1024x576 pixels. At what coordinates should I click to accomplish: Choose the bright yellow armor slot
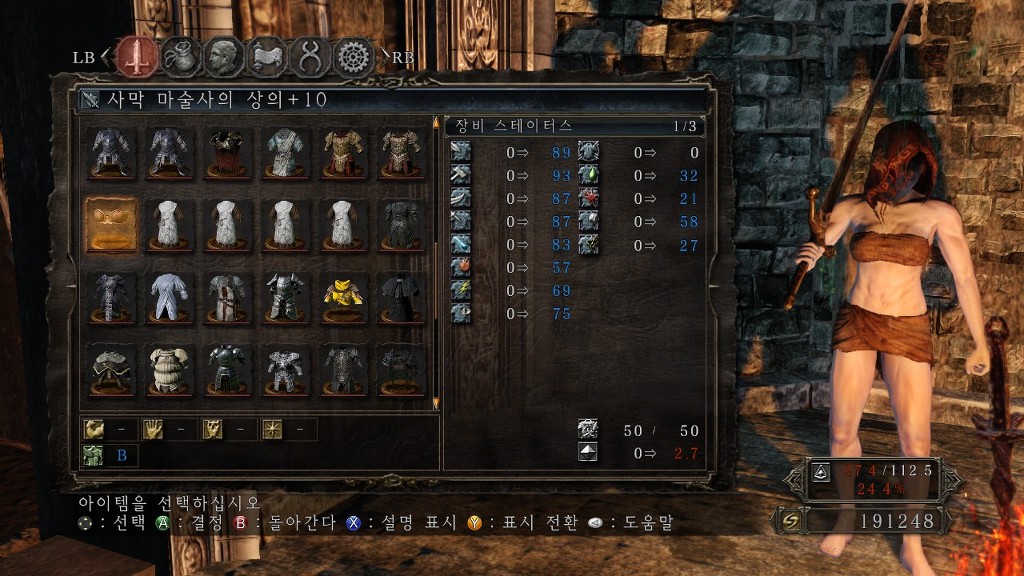pyautogui.click(x=343, y=297)
